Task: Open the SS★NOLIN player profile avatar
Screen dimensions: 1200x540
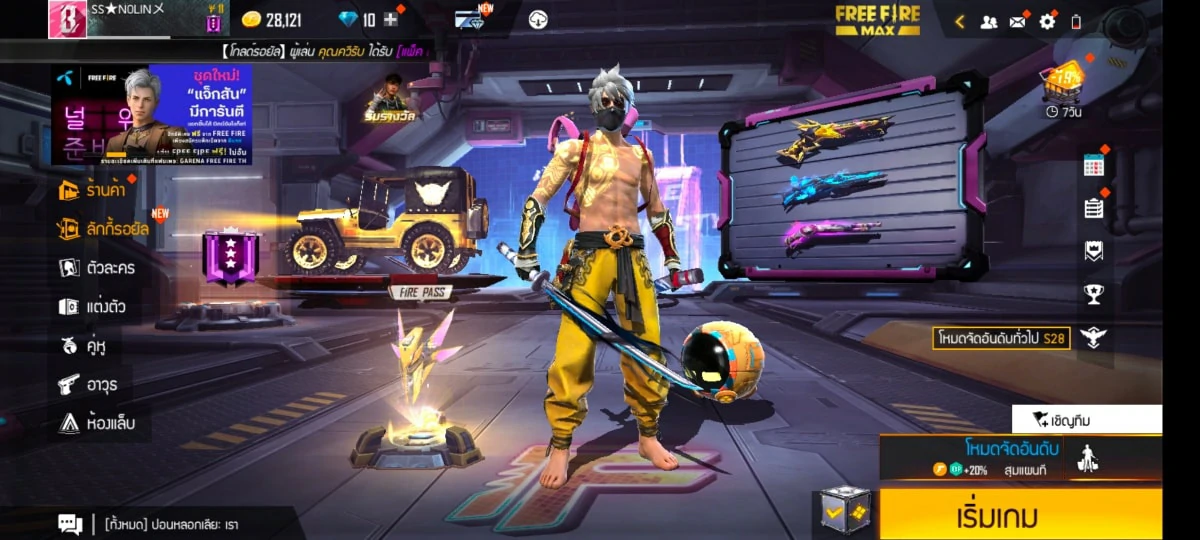Action: pyautogui.click(x=67, y=19)
